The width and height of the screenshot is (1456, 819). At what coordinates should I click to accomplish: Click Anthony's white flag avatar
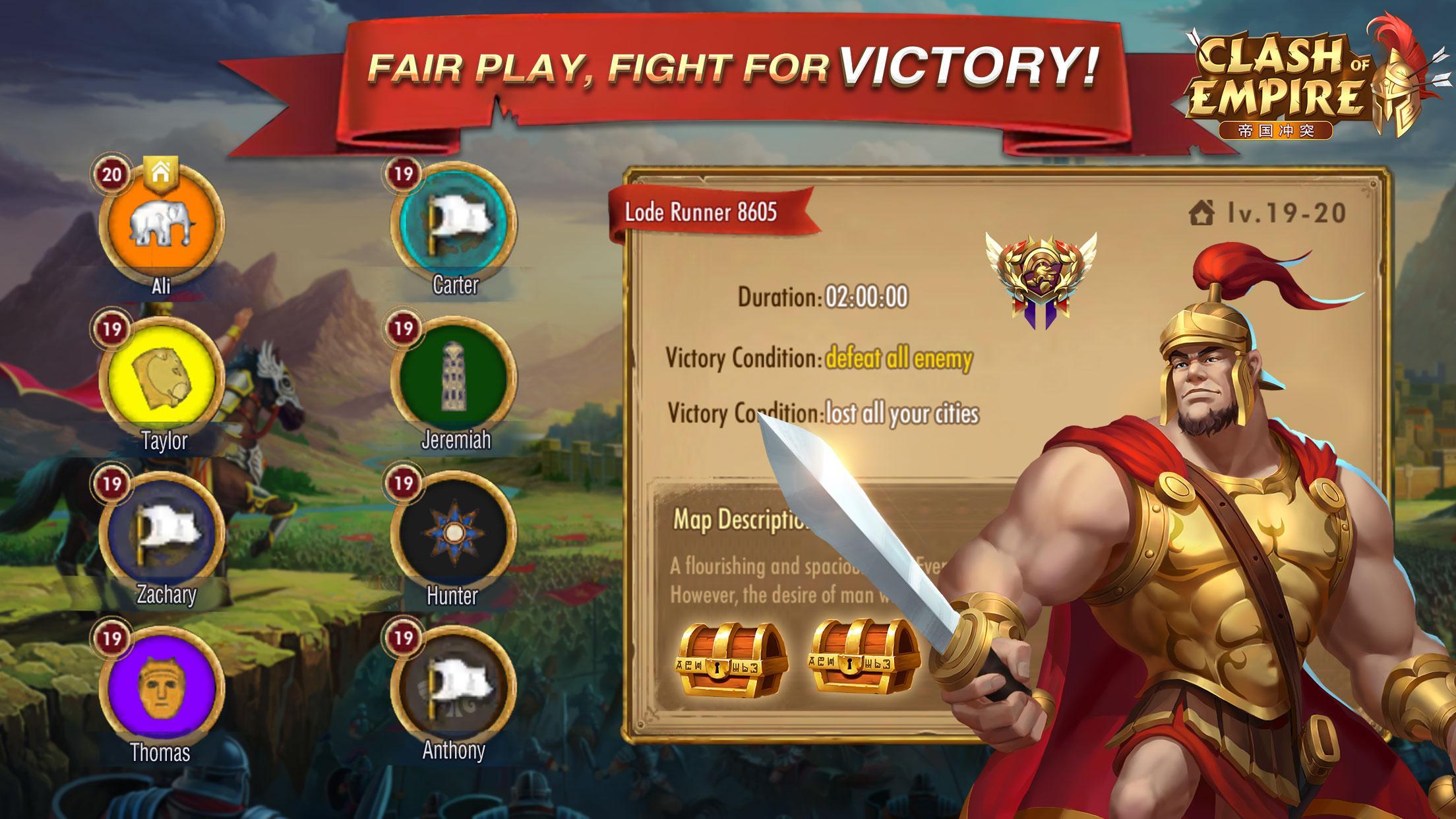(x=454, y=690)
